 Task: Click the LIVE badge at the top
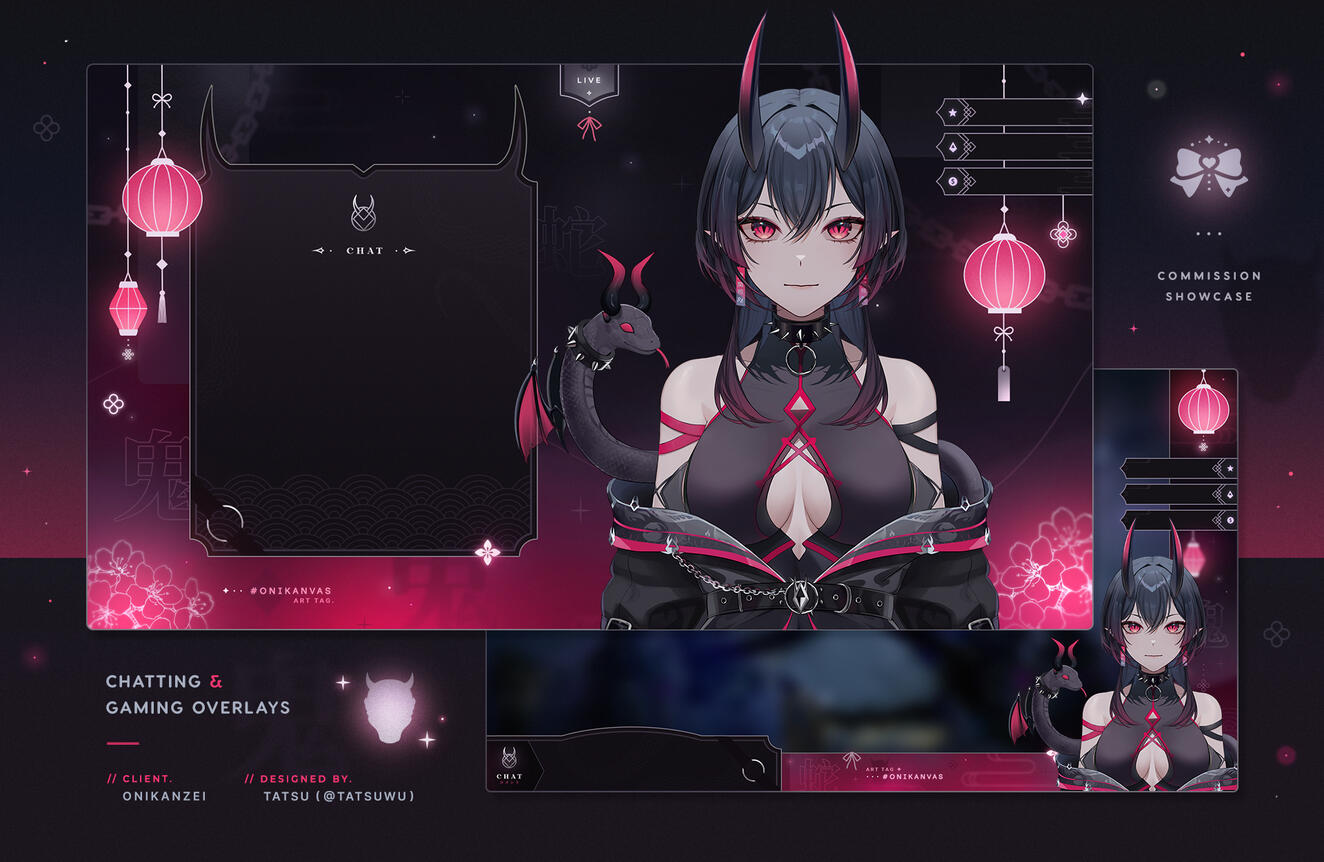point(589,82)
